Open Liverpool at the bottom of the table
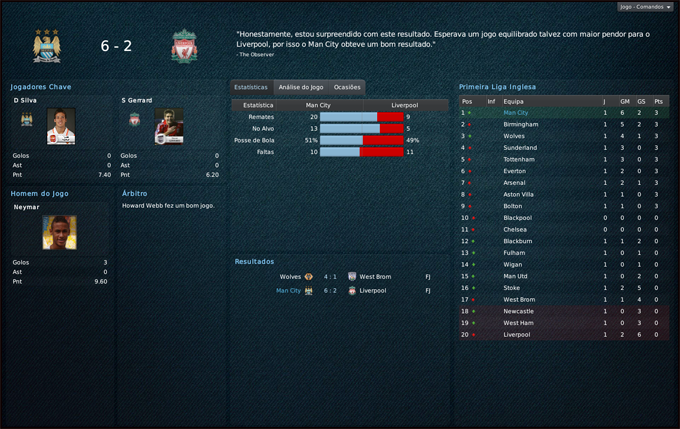680x429 pixels. pos(518,334)
